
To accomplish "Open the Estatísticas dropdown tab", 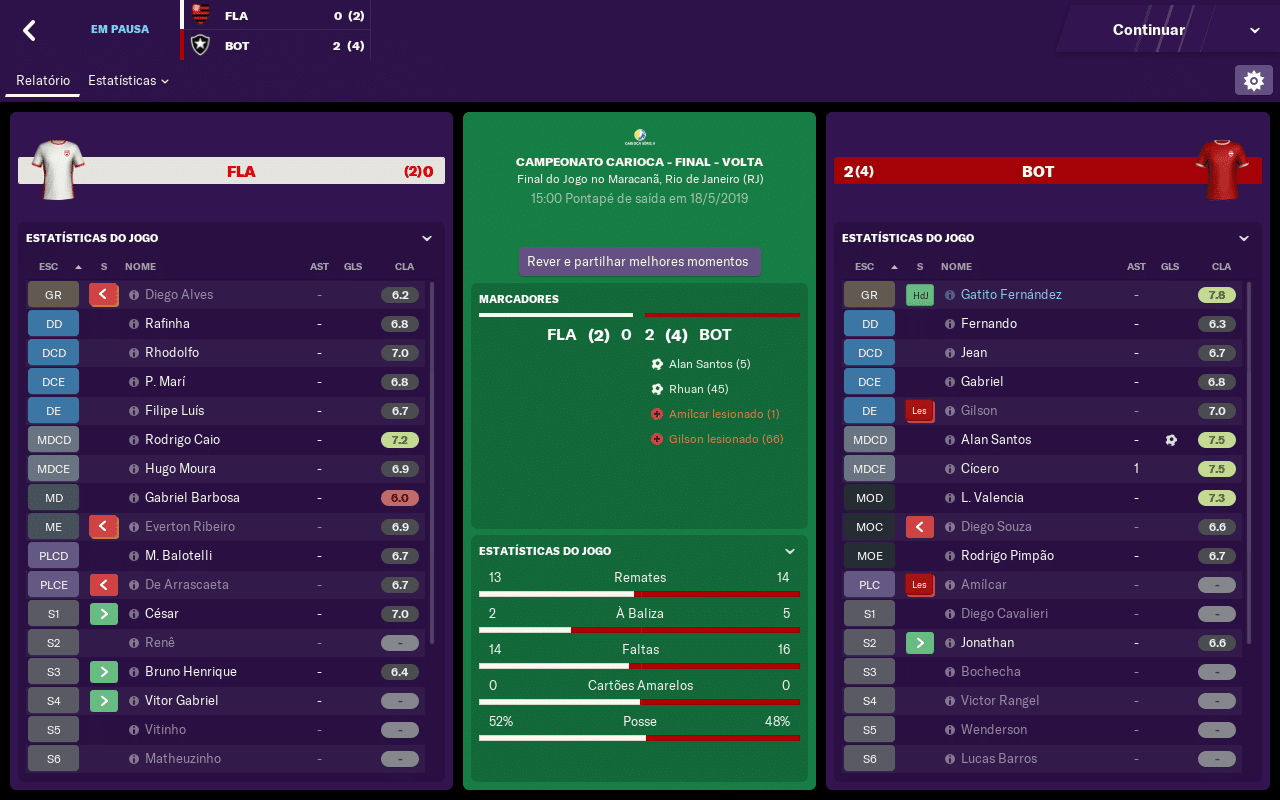I will [128, 80].
